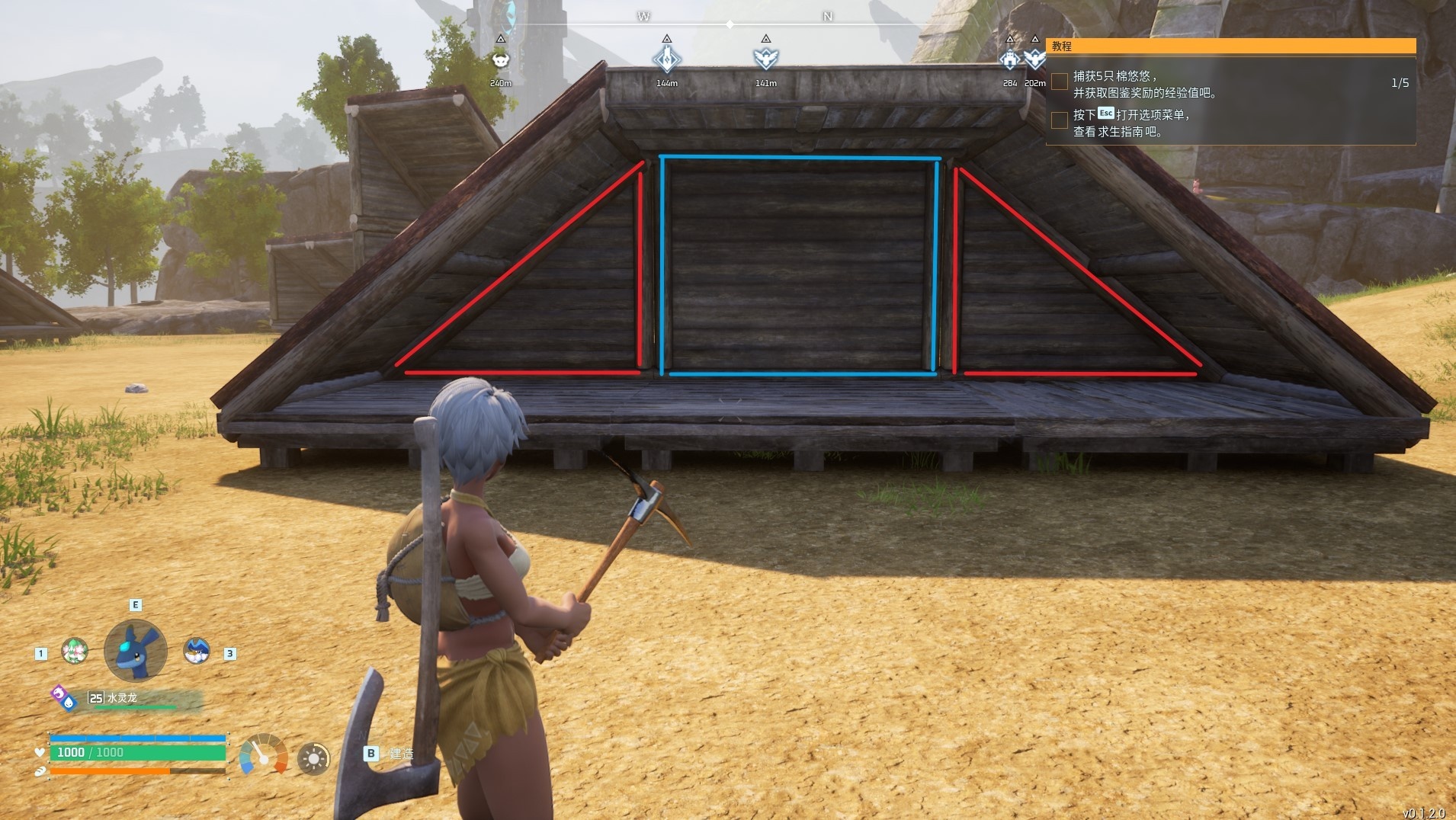The width and height of the screenshot is (1456, 820).
Task: Click the purple dragon element type icon
Action: (x=58, y=692)
